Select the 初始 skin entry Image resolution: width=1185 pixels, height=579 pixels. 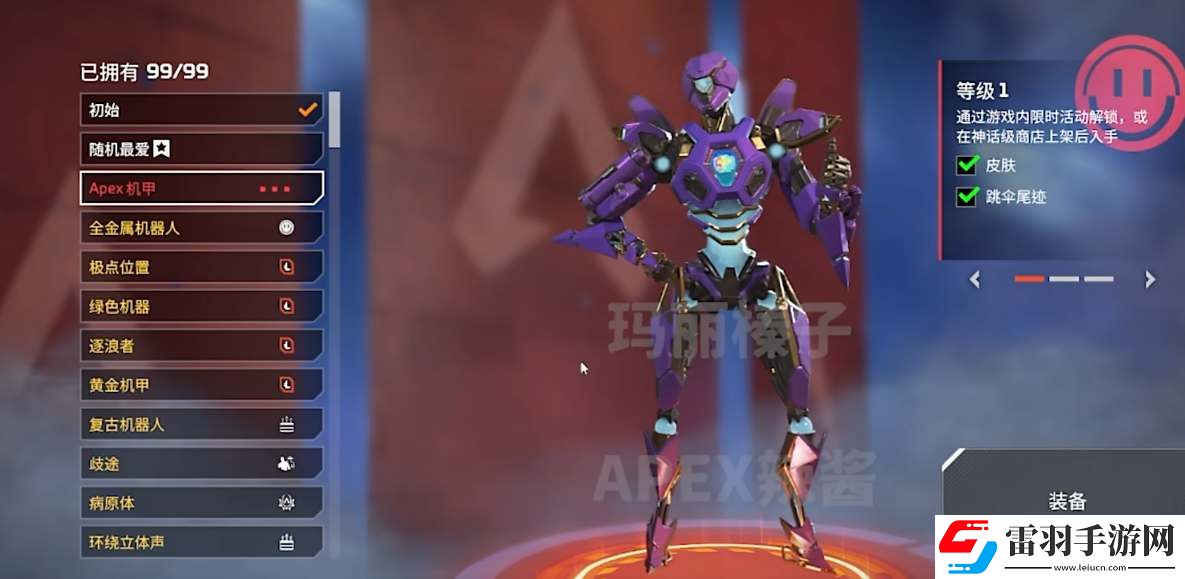[x=200, y=110]
